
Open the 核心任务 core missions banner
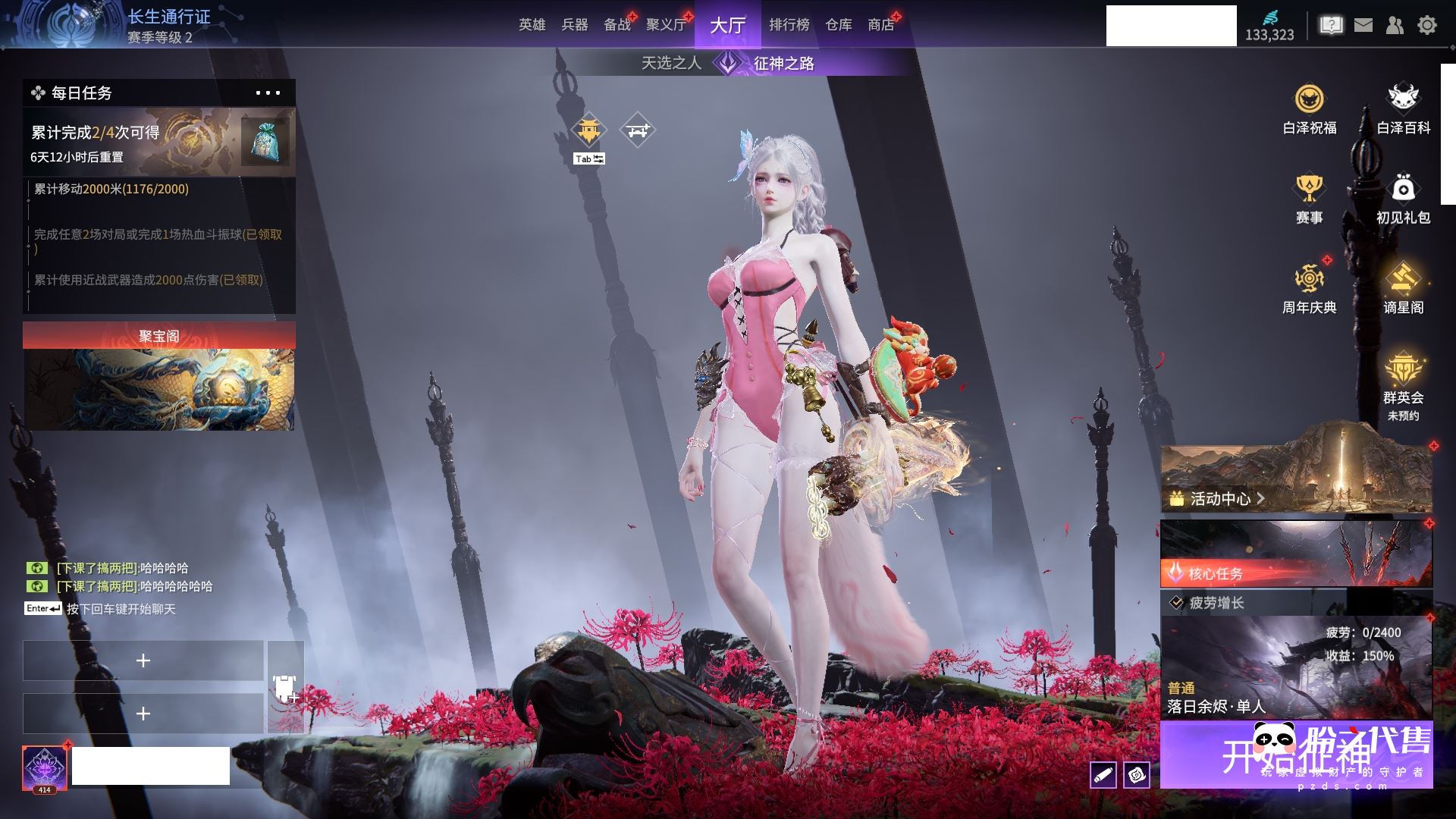pos(1296,554)
